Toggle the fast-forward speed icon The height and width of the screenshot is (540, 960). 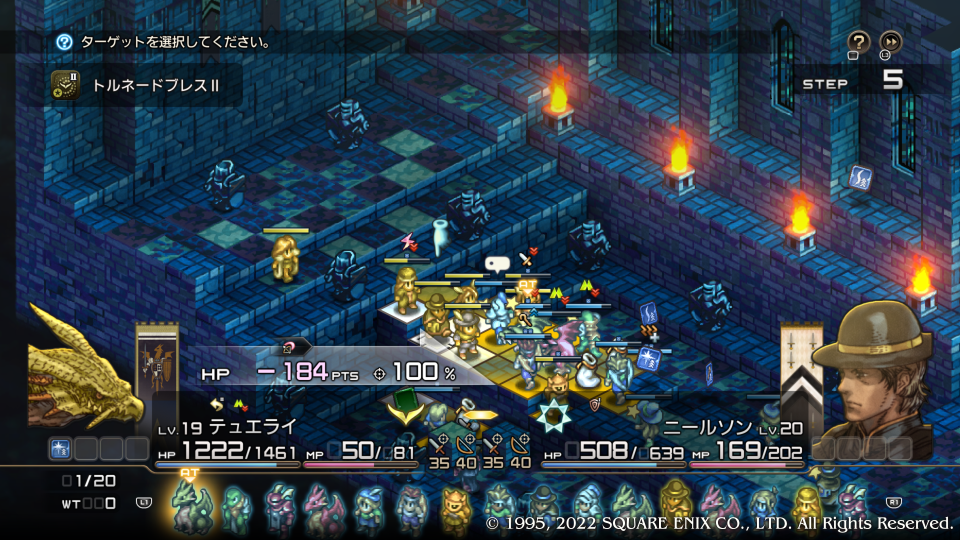(890, 41)
